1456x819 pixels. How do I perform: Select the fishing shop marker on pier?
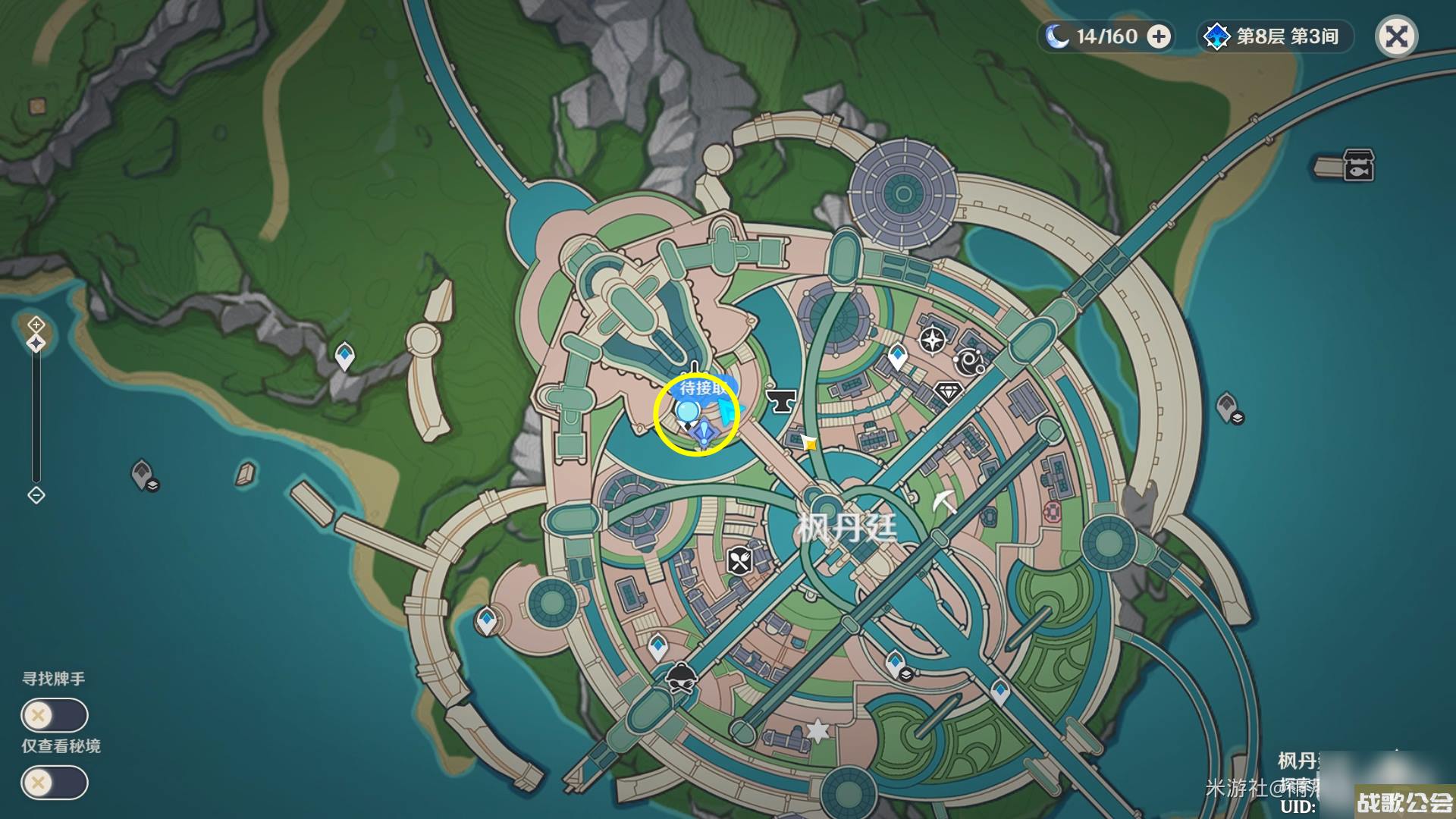pos(1357,165)
